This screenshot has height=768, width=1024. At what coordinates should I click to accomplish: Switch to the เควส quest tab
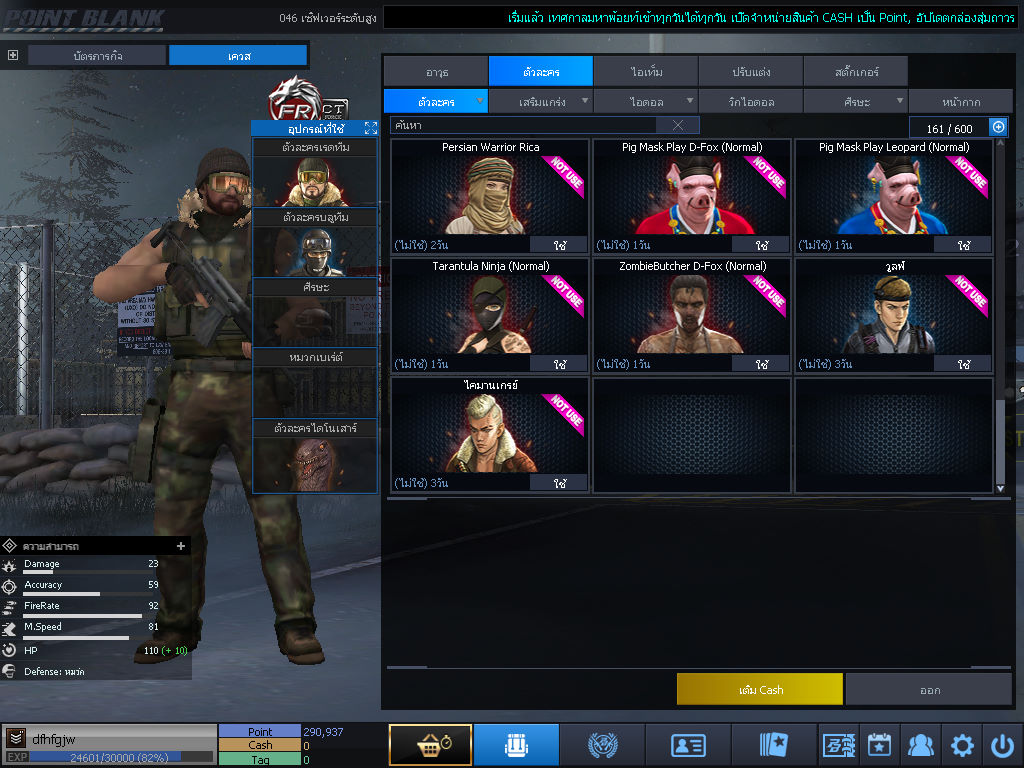point(238,55)
